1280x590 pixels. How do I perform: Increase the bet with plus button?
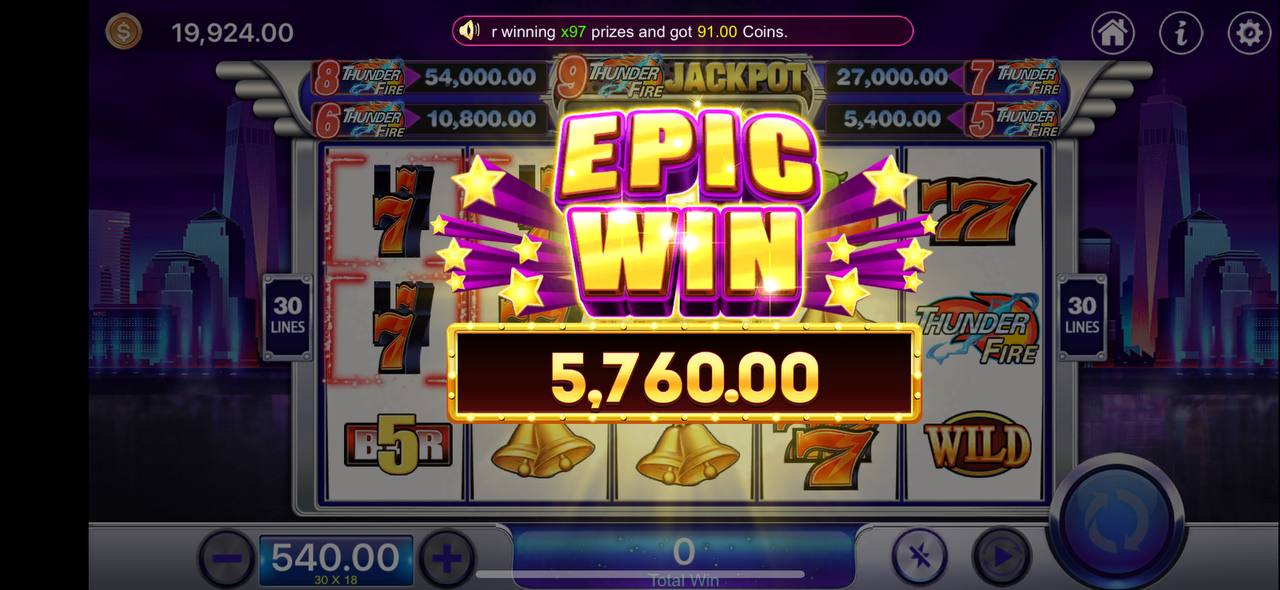(x=446, y=558)
